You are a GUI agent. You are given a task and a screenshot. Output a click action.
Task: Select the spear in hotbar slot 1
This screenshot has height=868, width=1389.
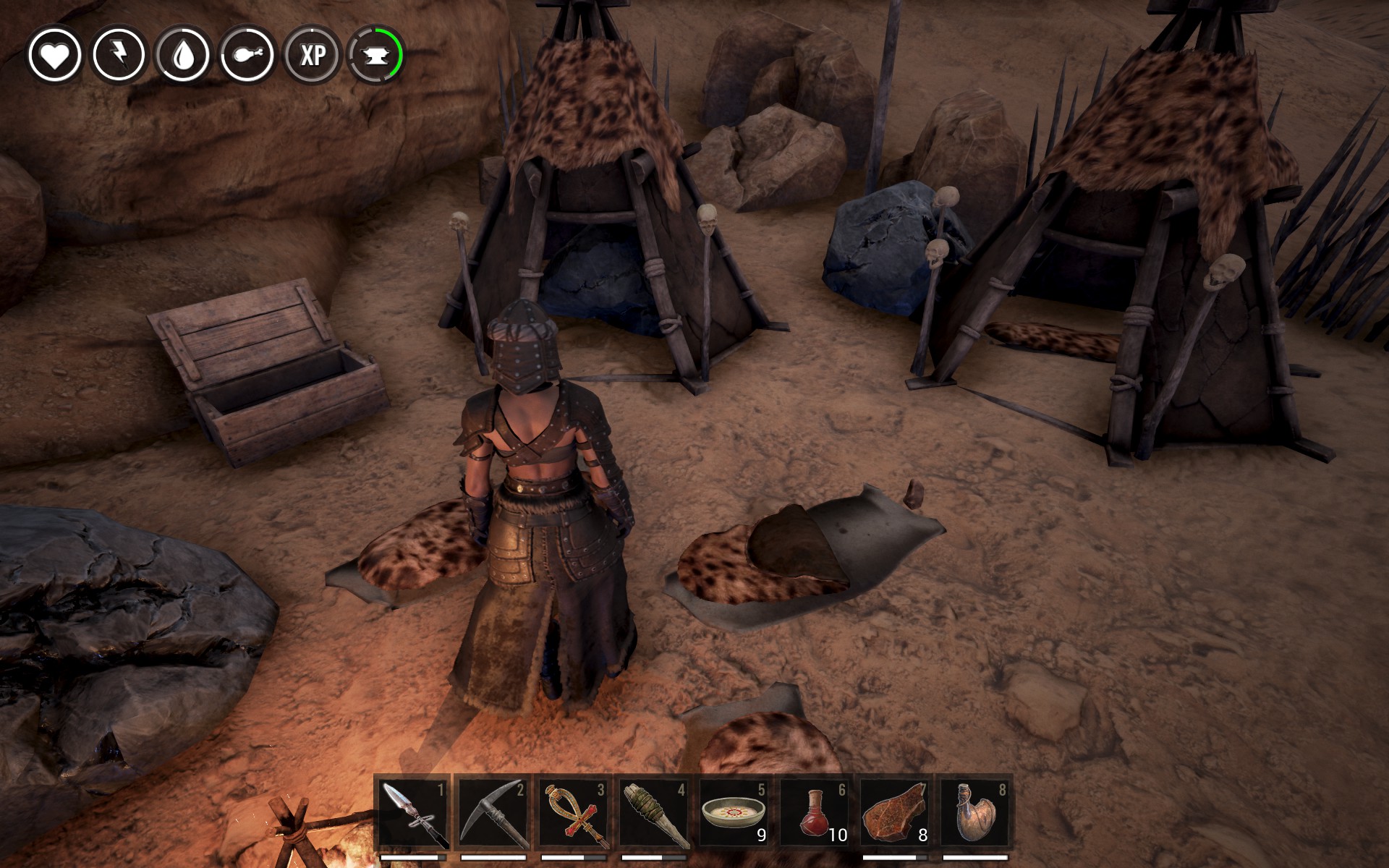coord(414,813)
